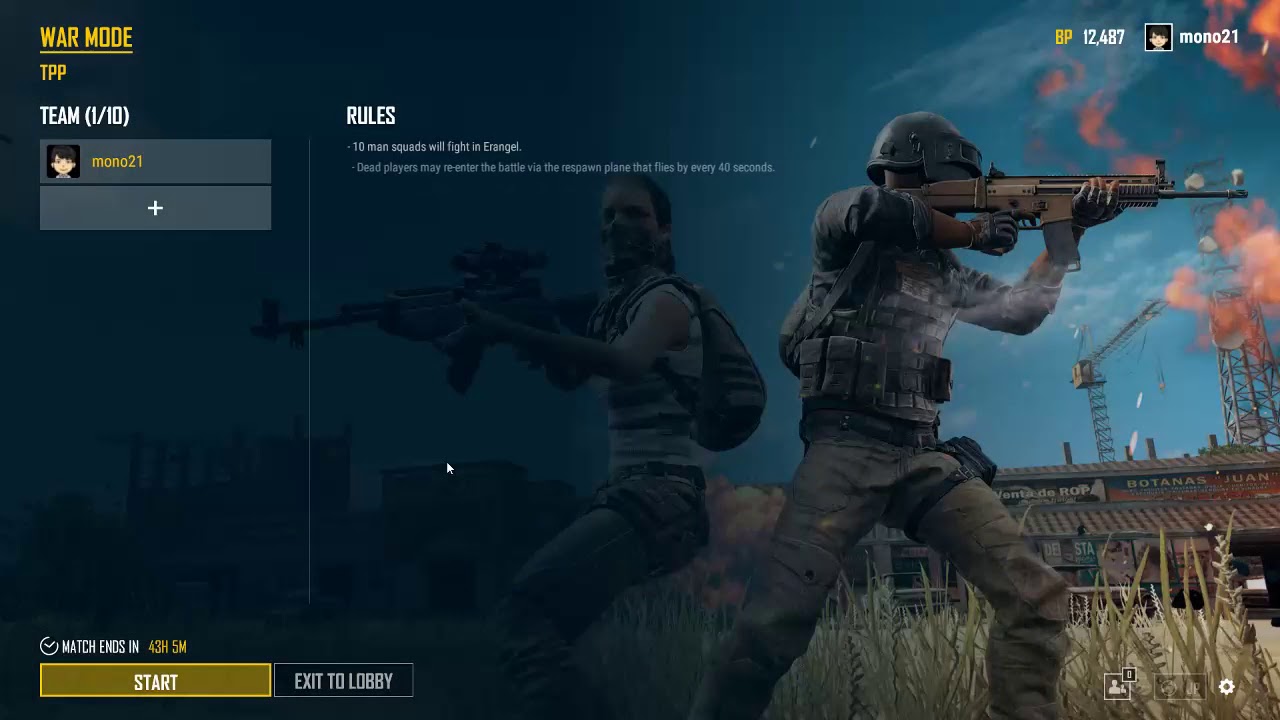Select EXIT TO LOBBY
The width and height of the screenshot is (1280, 720).
[343, 680]
